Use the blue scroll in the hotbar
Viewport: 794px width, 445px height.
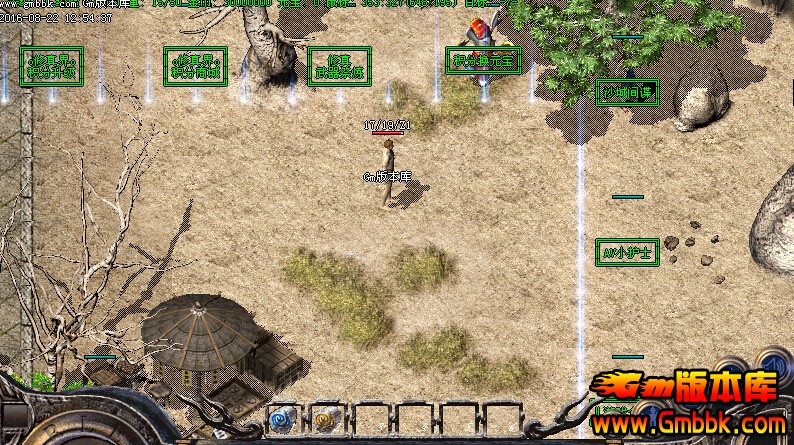(x=281, y=417)
